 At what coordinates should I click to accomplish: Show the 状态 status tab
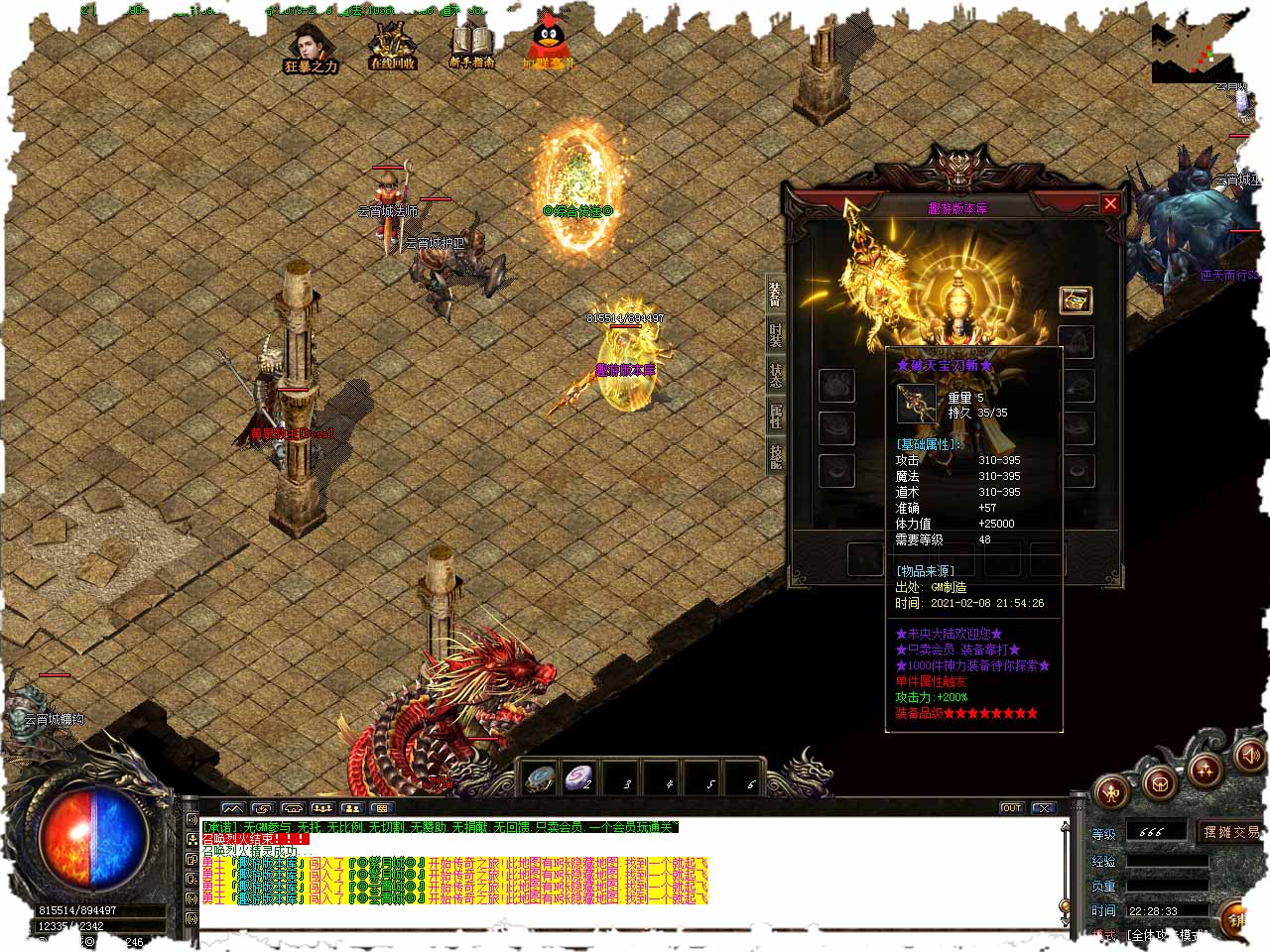(775, 375)
